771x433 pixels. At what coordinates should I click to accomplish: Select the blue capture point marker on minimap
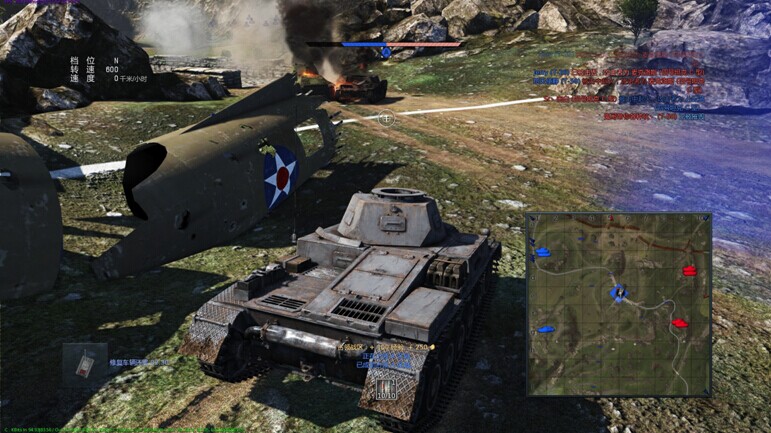click(618, 293)
